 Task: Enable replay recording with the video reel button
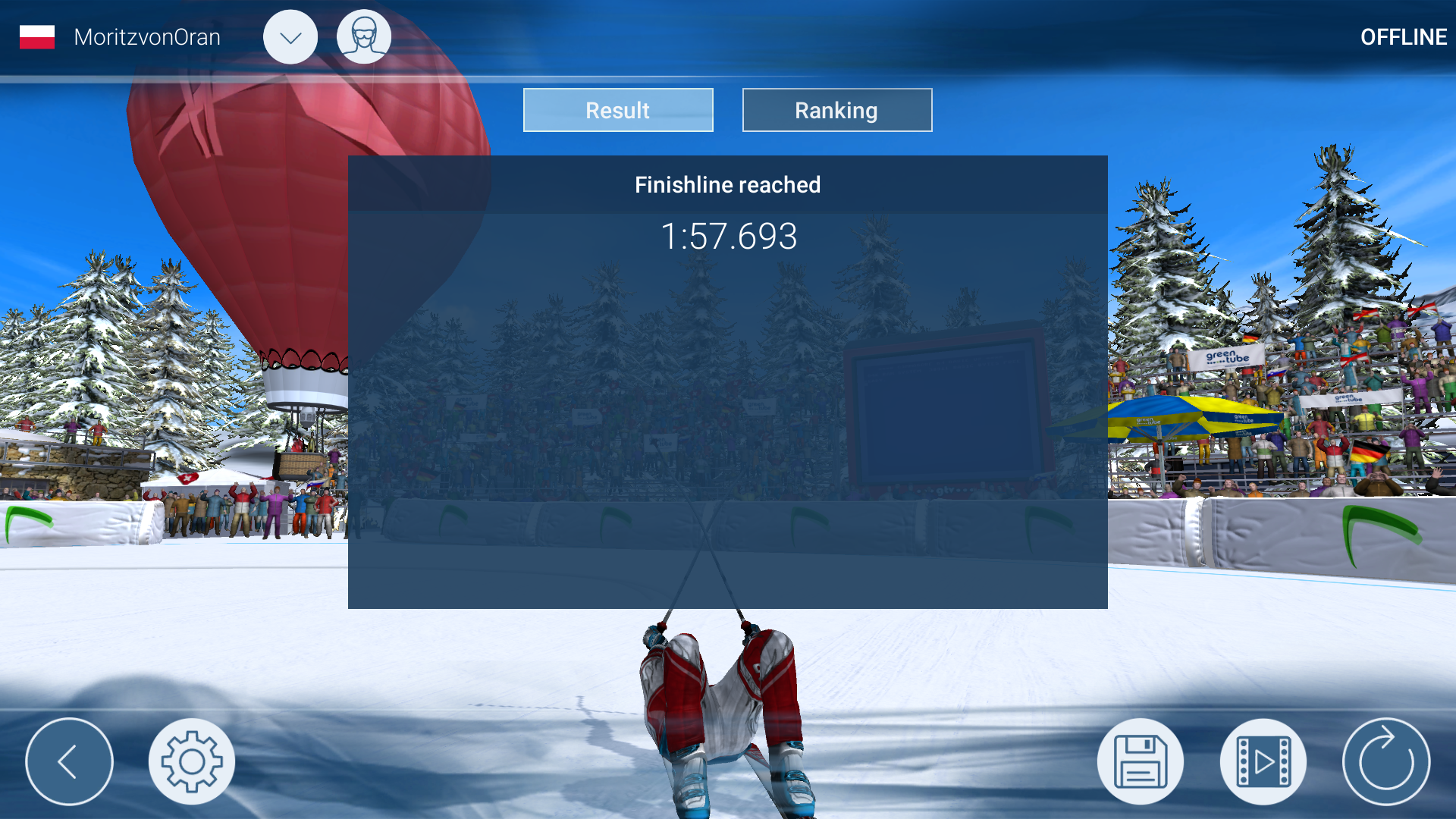pyautogui.click(x=1263, y=761)
